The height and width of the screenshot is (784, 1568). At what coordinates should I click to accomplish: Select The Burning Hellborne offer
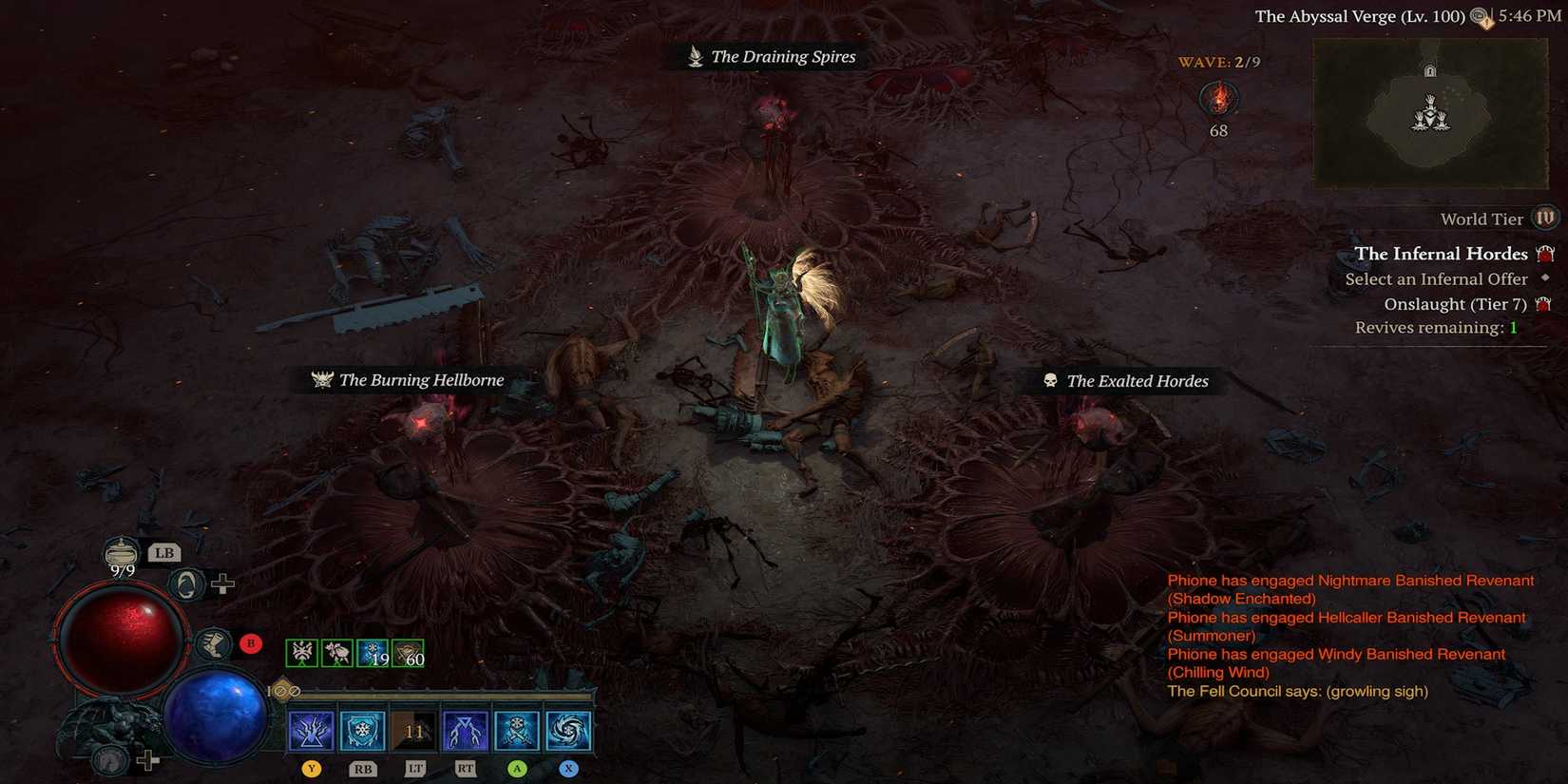pyautogui.click(x=409, y=380)
